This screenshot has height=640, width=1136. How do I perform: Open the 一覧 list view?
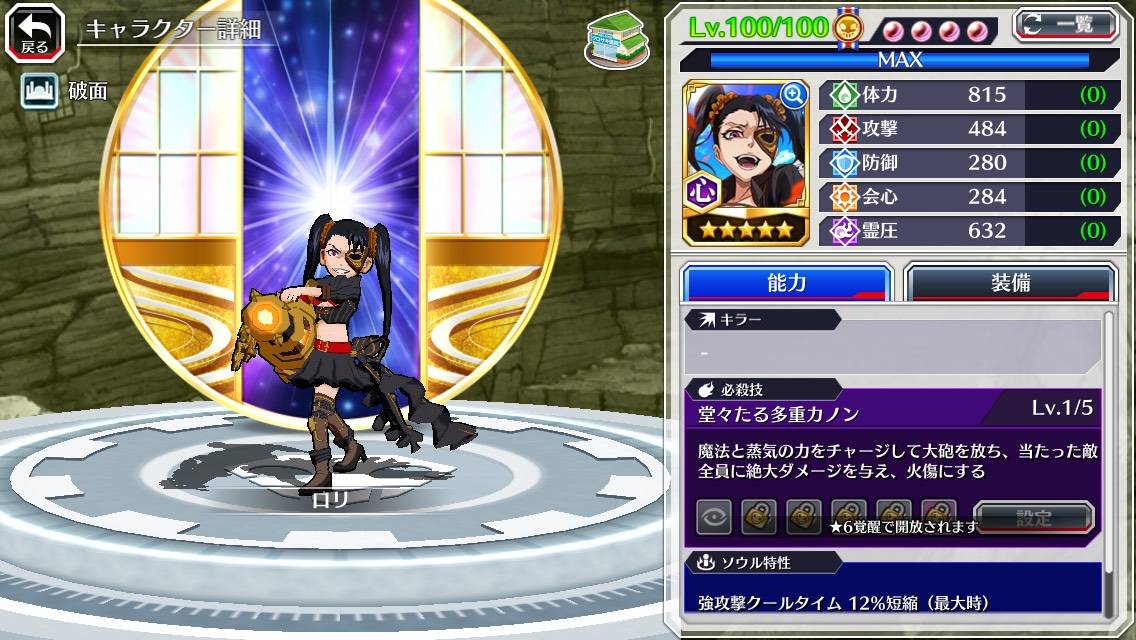click(x=1066, y=25)
